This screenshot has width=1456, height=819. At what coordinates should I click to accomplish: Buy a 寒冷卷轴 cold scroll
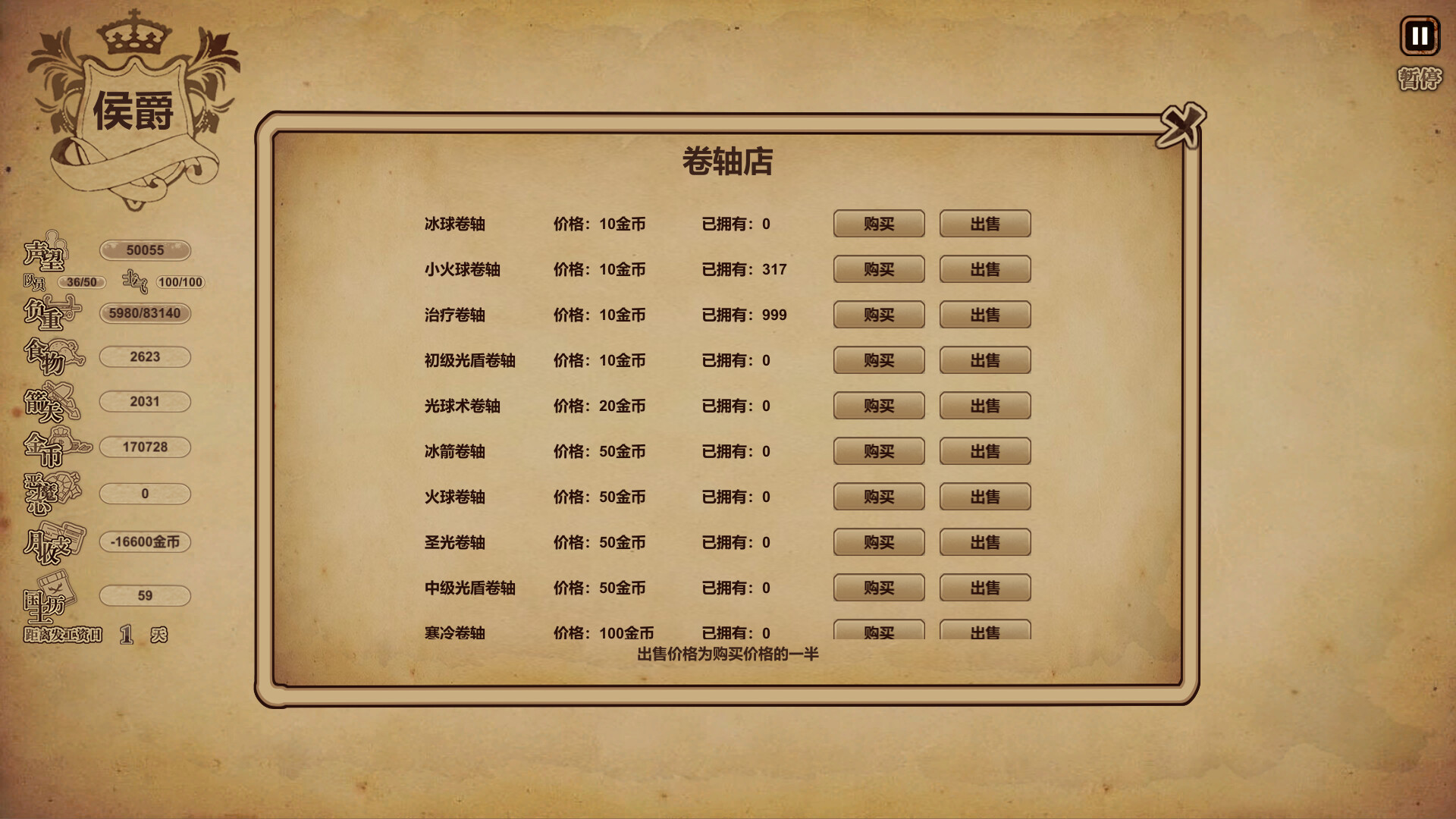tap(878, 632)
